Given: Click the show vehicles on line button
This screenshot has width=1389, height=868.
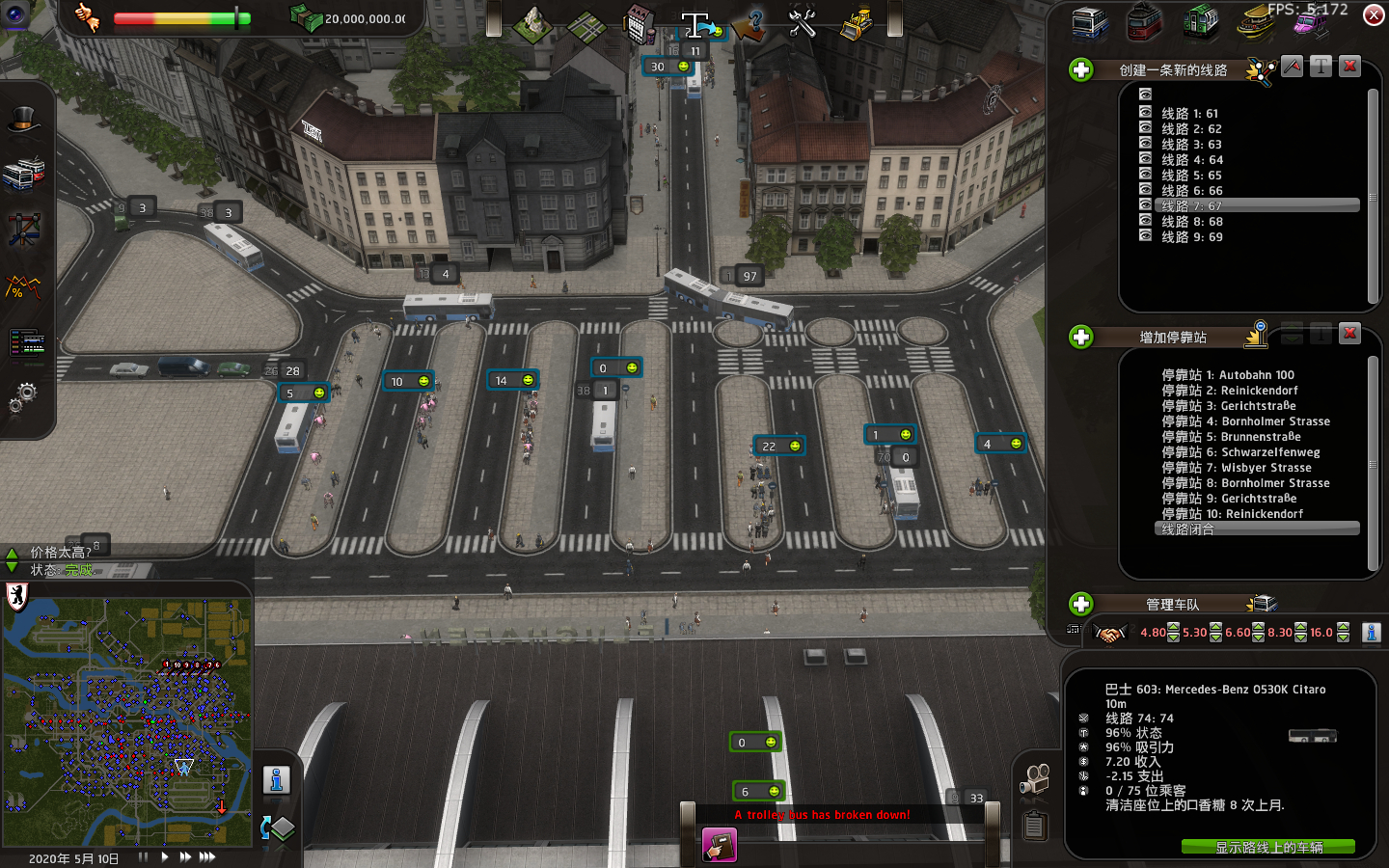Looking at the screenshot, I should (x=1267, y=847).
